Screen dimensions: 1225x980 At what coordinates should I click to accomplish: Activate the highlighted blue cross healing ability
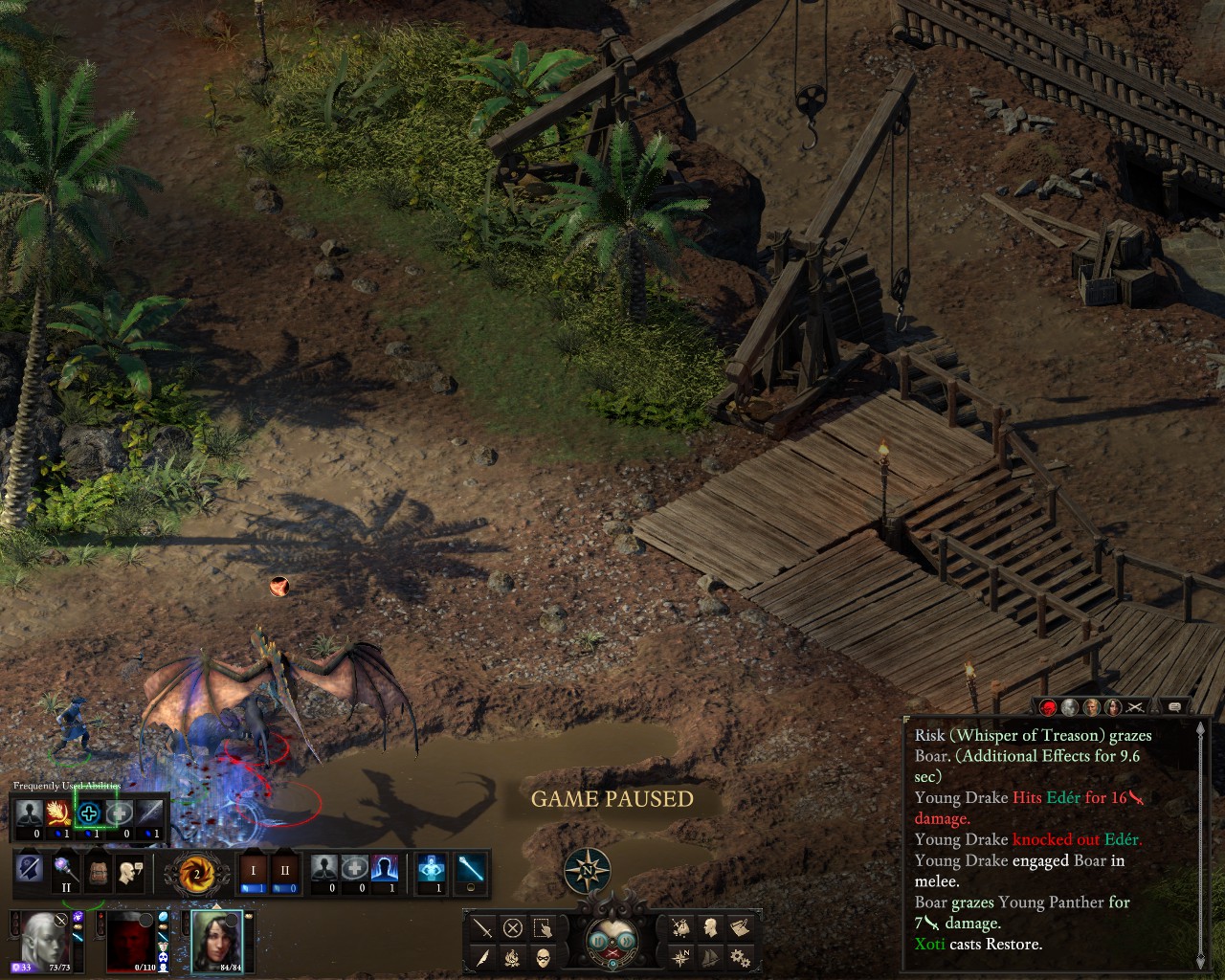(x=90, y=813)
